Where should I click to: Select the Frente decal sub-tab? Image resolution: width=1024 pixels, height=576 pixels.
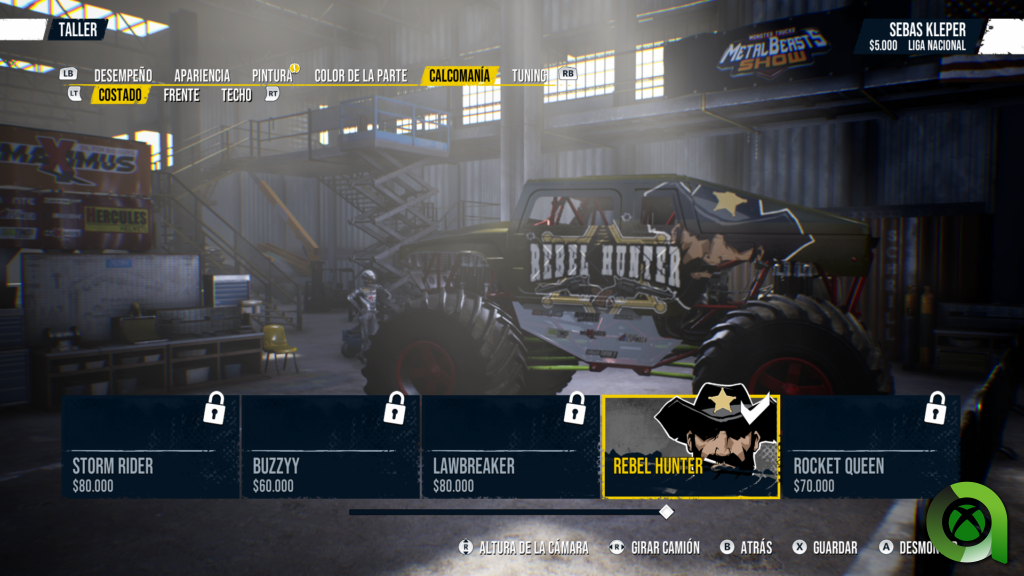[182, 95]
